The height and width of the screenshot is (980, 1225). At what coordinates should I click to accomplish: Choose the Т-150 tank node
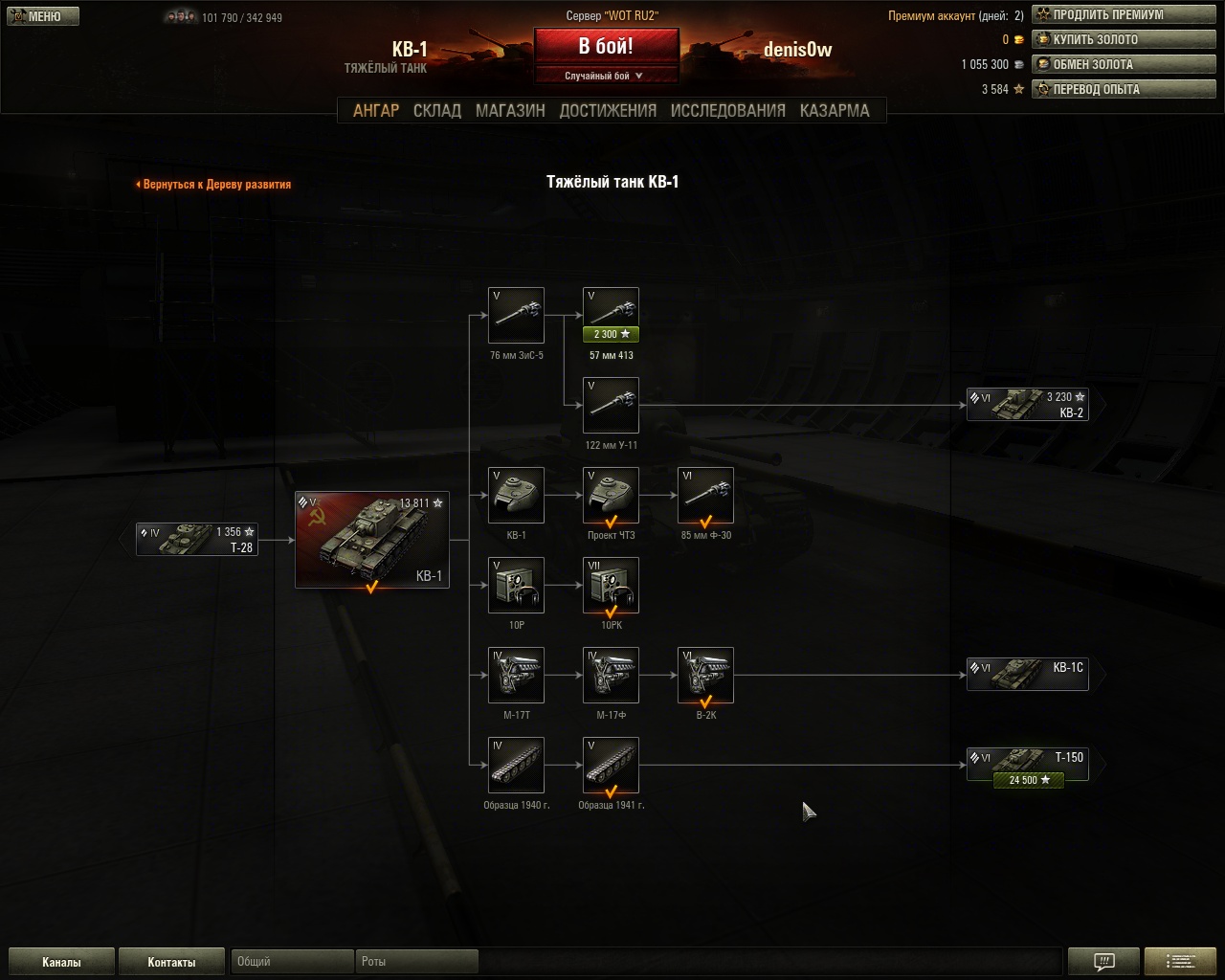1027,765
